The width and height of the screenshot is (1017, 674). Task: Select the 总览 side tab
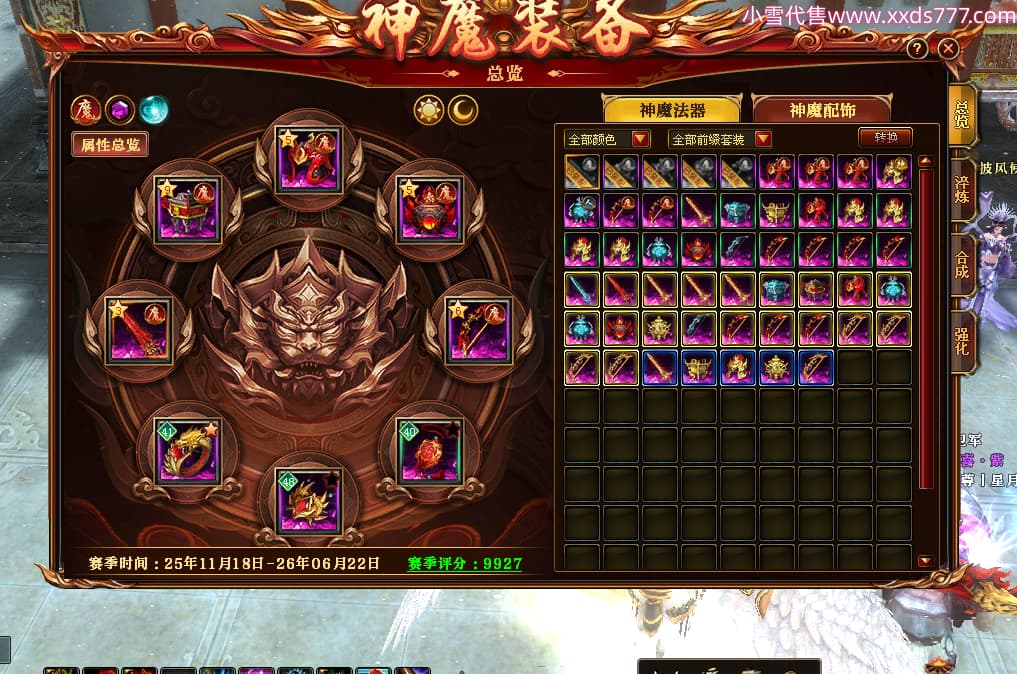pyautogui.click(x=962, y=115)
